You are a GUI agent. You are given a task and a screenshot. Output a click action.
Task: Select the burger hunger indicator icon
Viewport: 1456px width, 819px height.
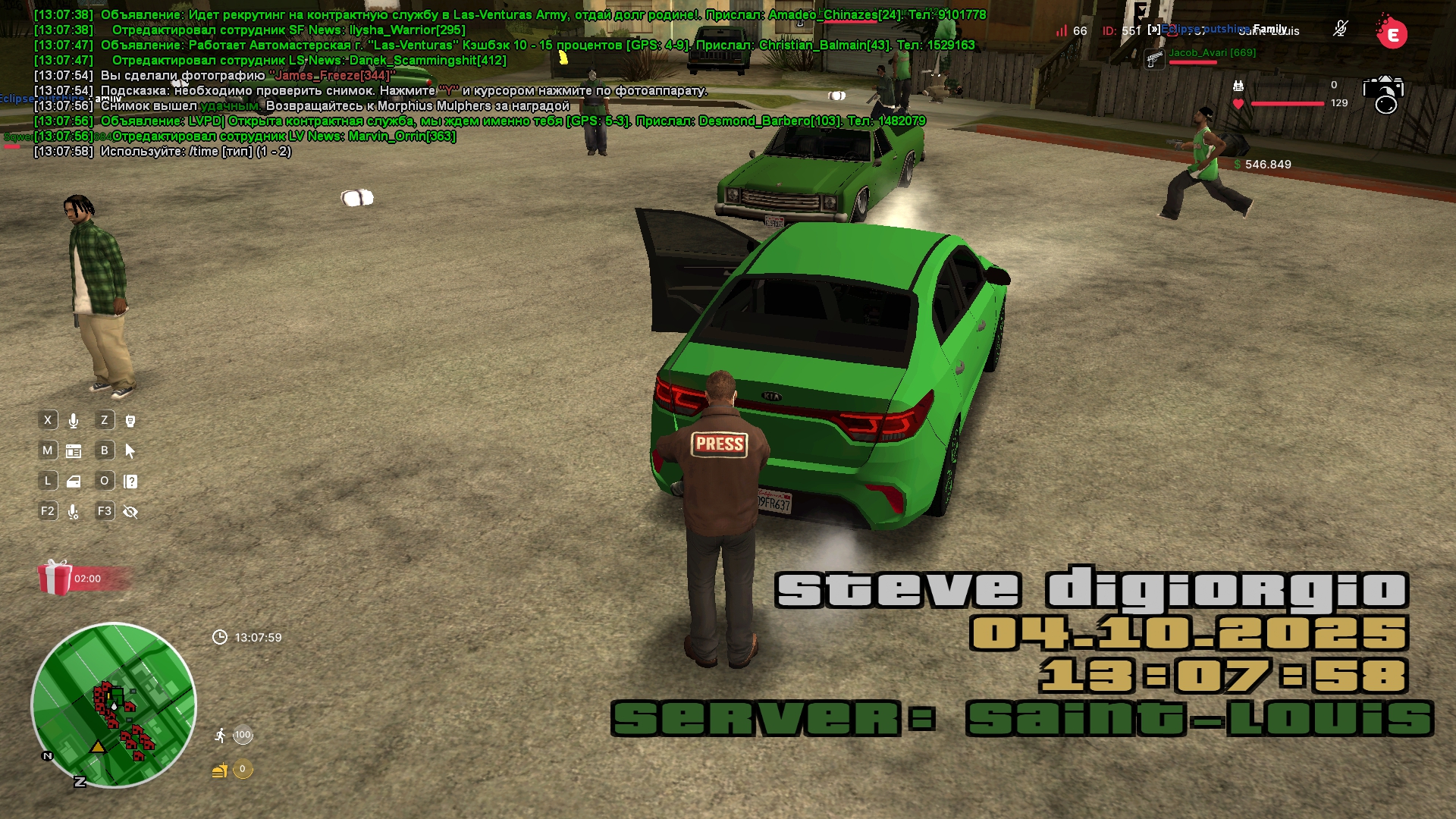click(220, 770)
